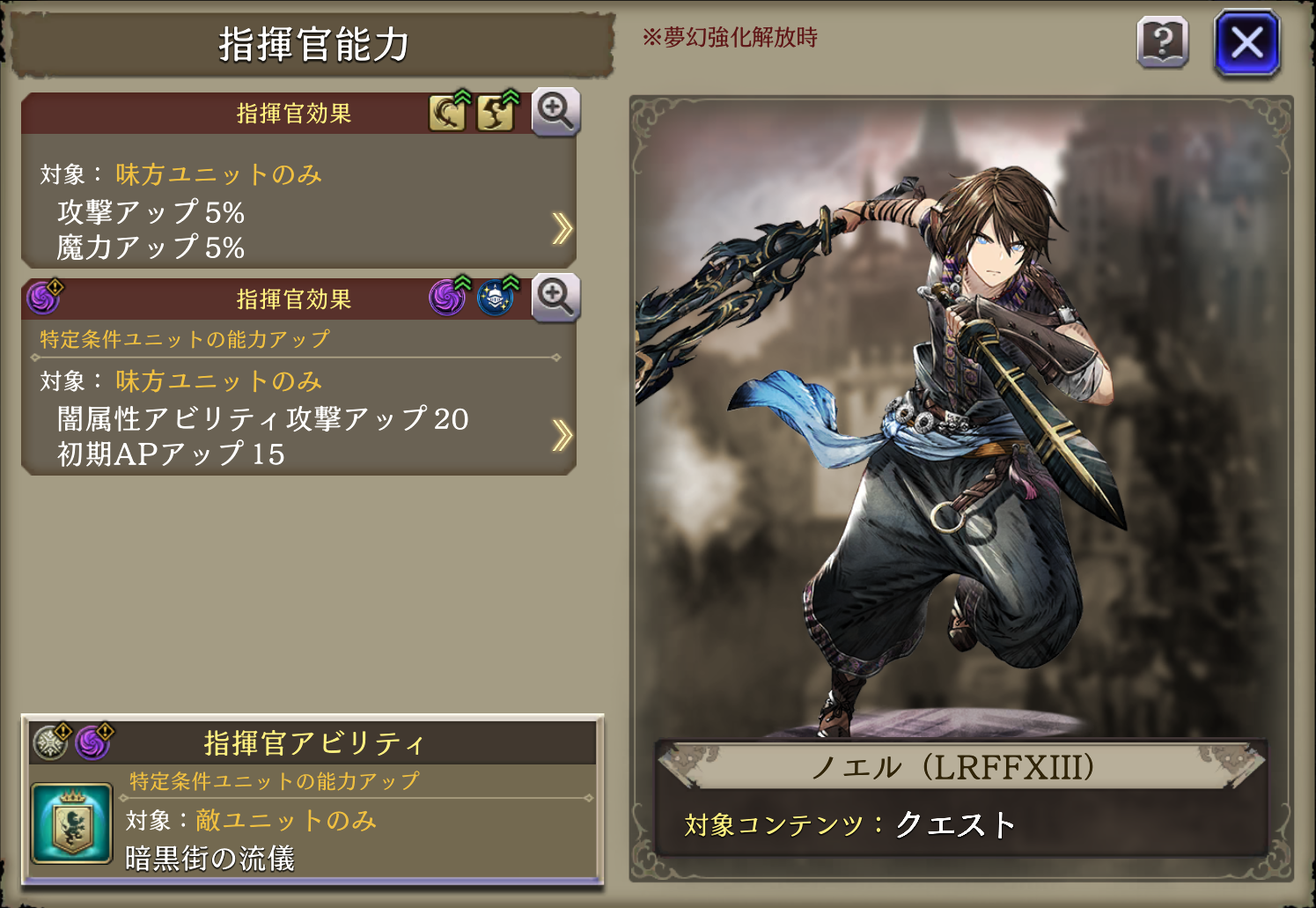Magnify the dark ability attack up effect
Viewport: 1316px width, 908px height.
pos(555,298)
